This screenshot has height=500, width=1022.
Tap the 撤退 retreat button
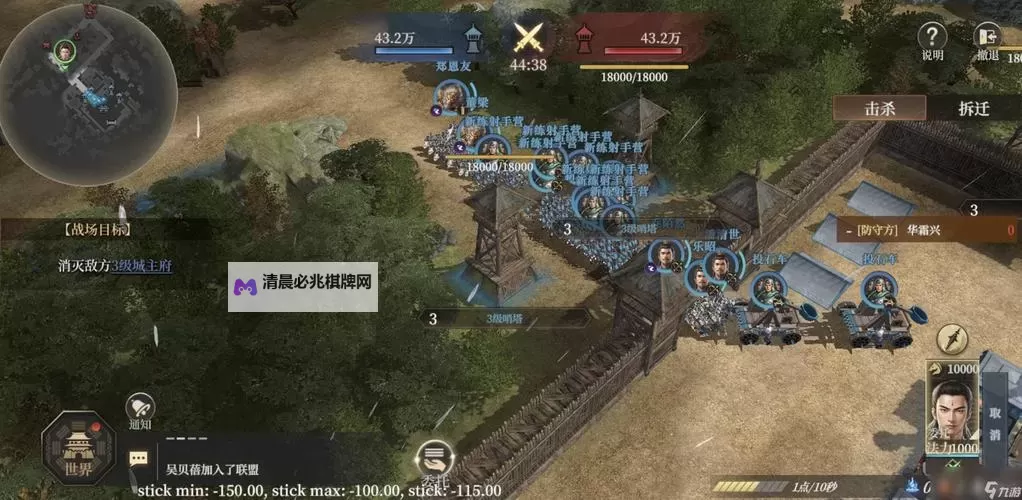click(x=987, y=41)
